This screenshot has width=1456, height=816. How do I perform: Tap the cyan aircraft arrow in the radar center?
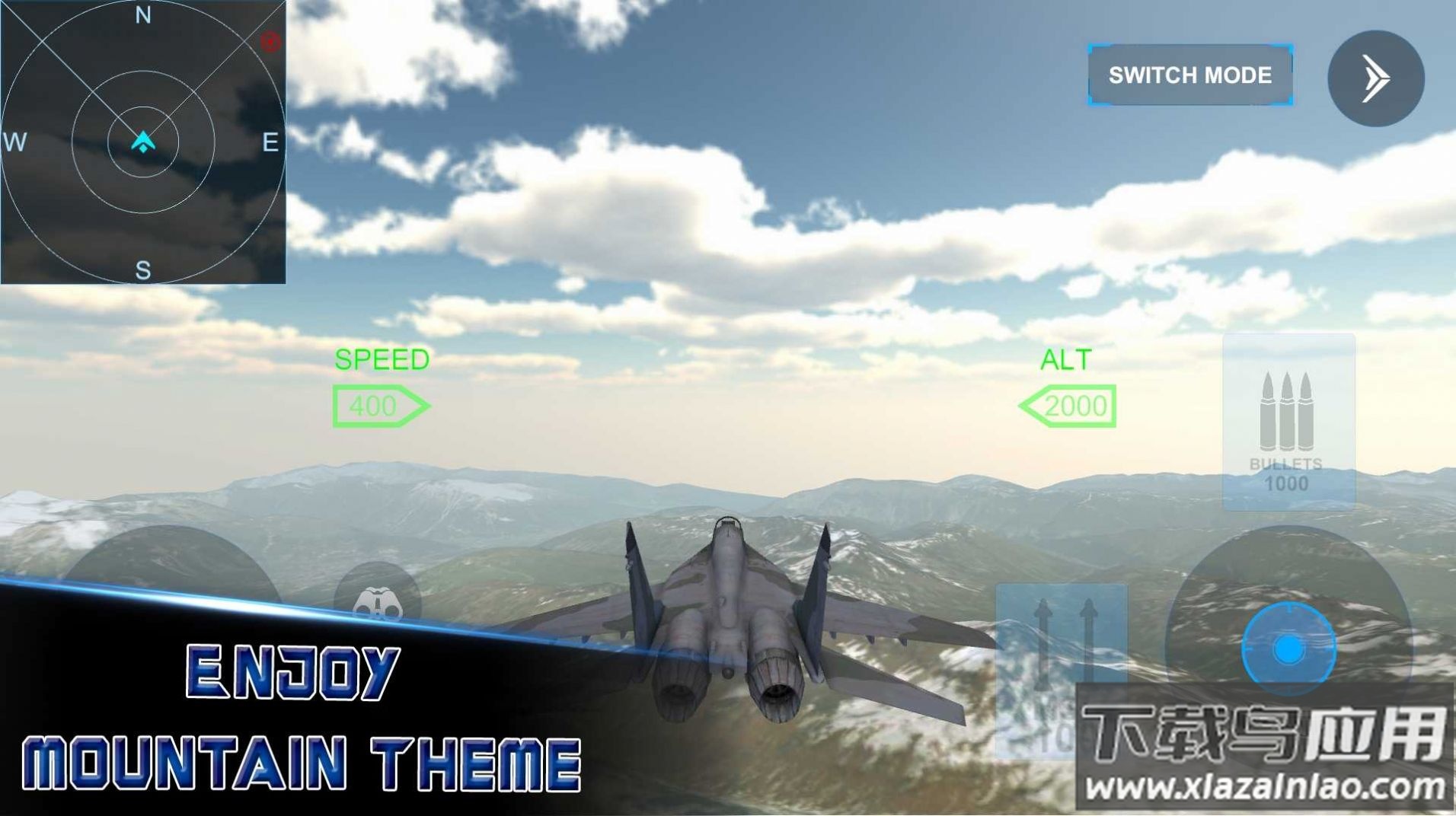[x=142, y=141]
